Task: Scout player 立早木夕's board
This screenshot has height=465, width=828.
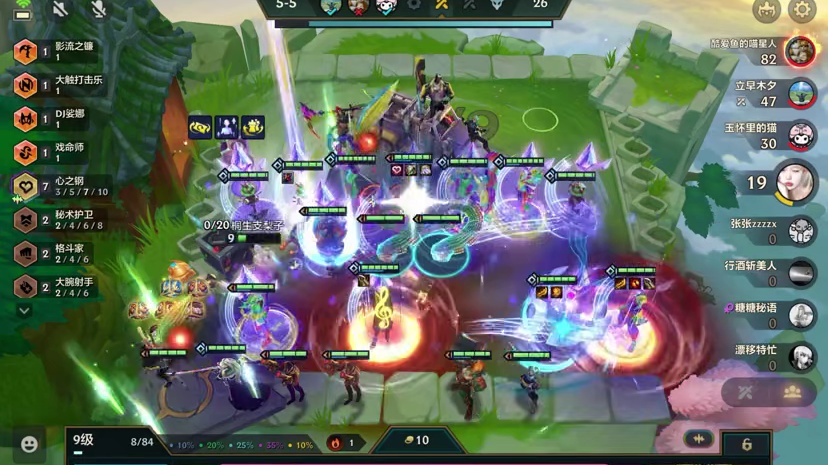Action: (800, 94)
